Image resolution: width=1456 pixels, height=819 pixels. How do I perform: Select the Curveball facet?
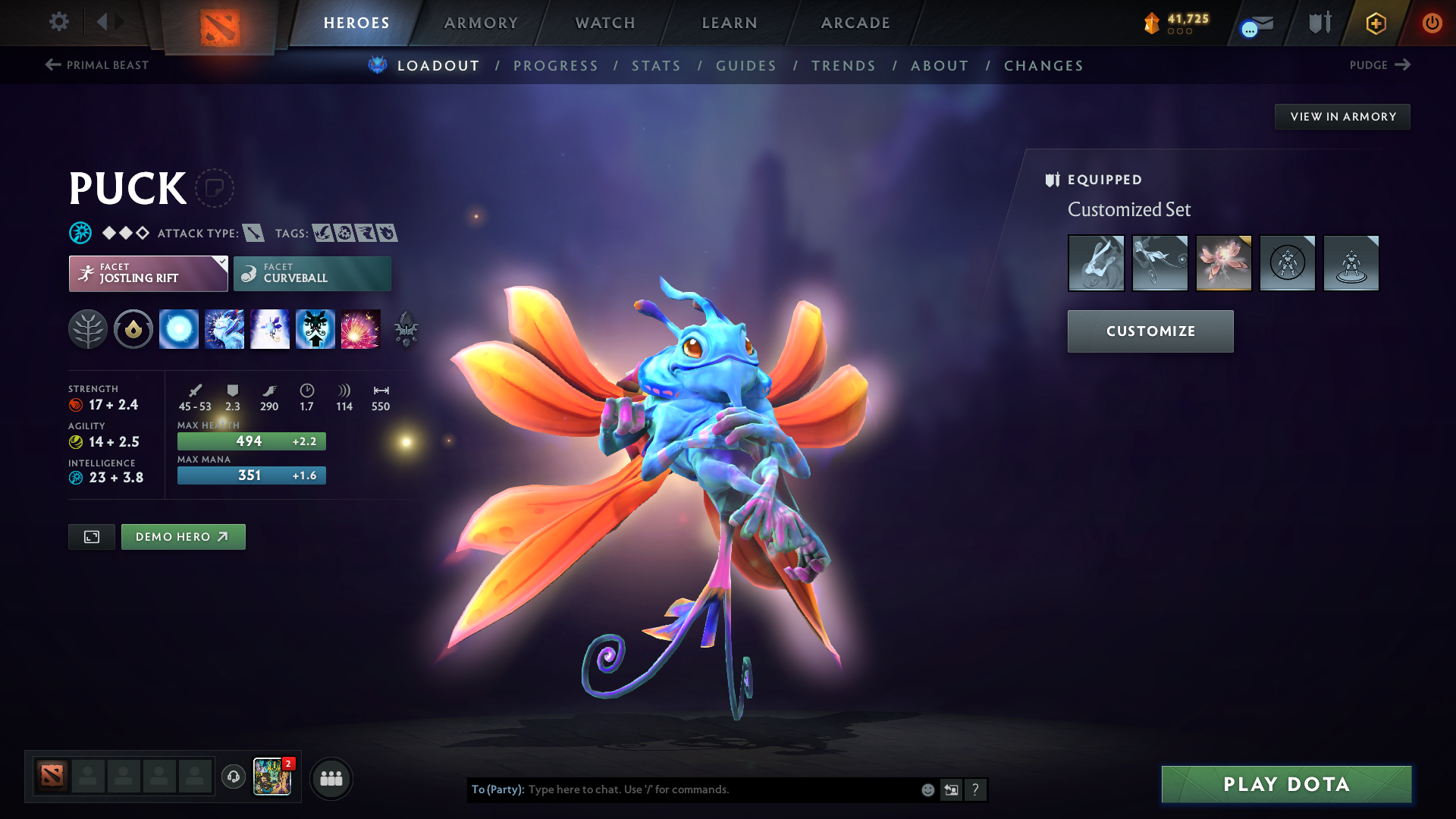312,273
